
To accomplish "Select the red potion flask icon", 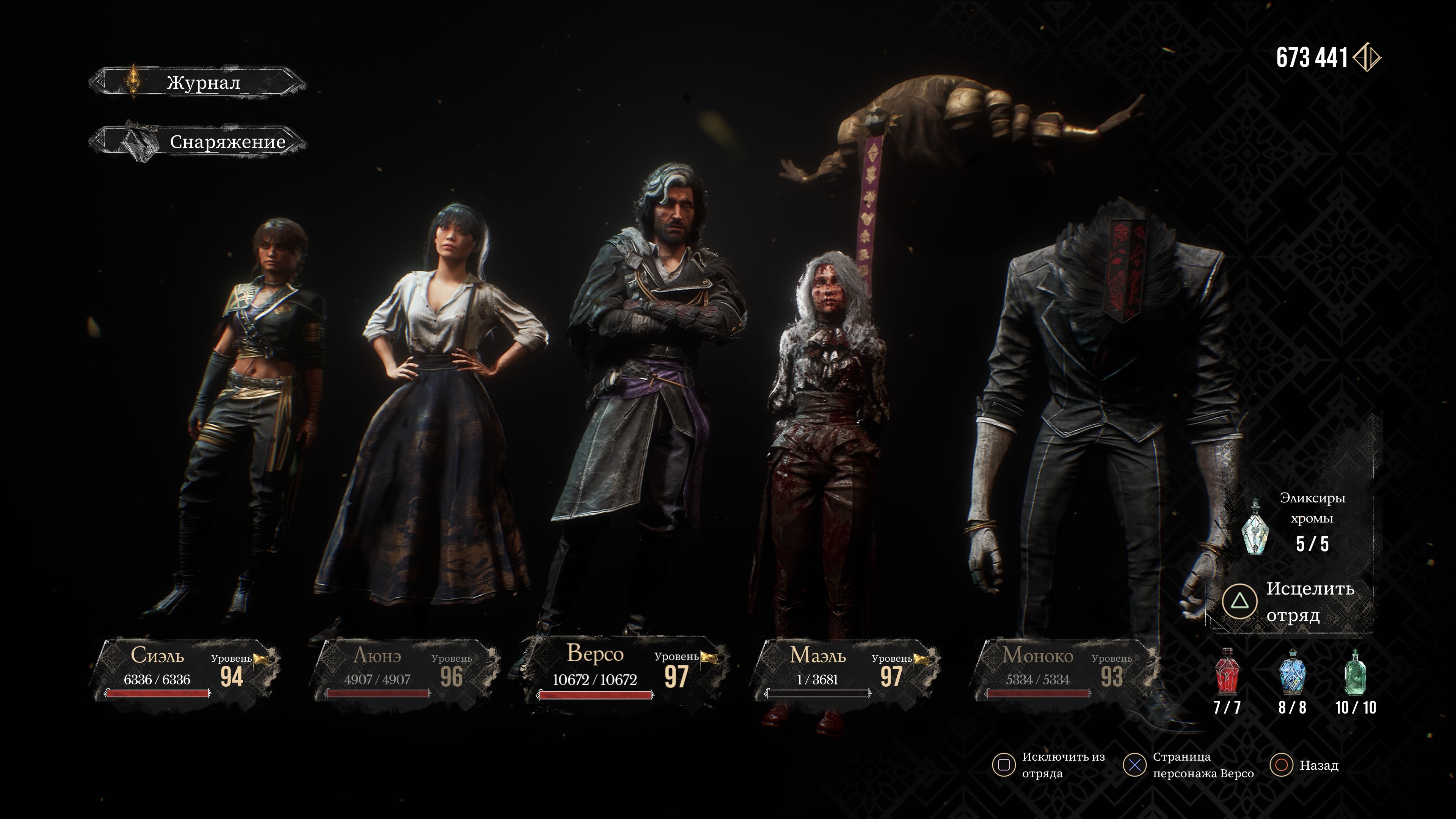I will pos(1227,673).
